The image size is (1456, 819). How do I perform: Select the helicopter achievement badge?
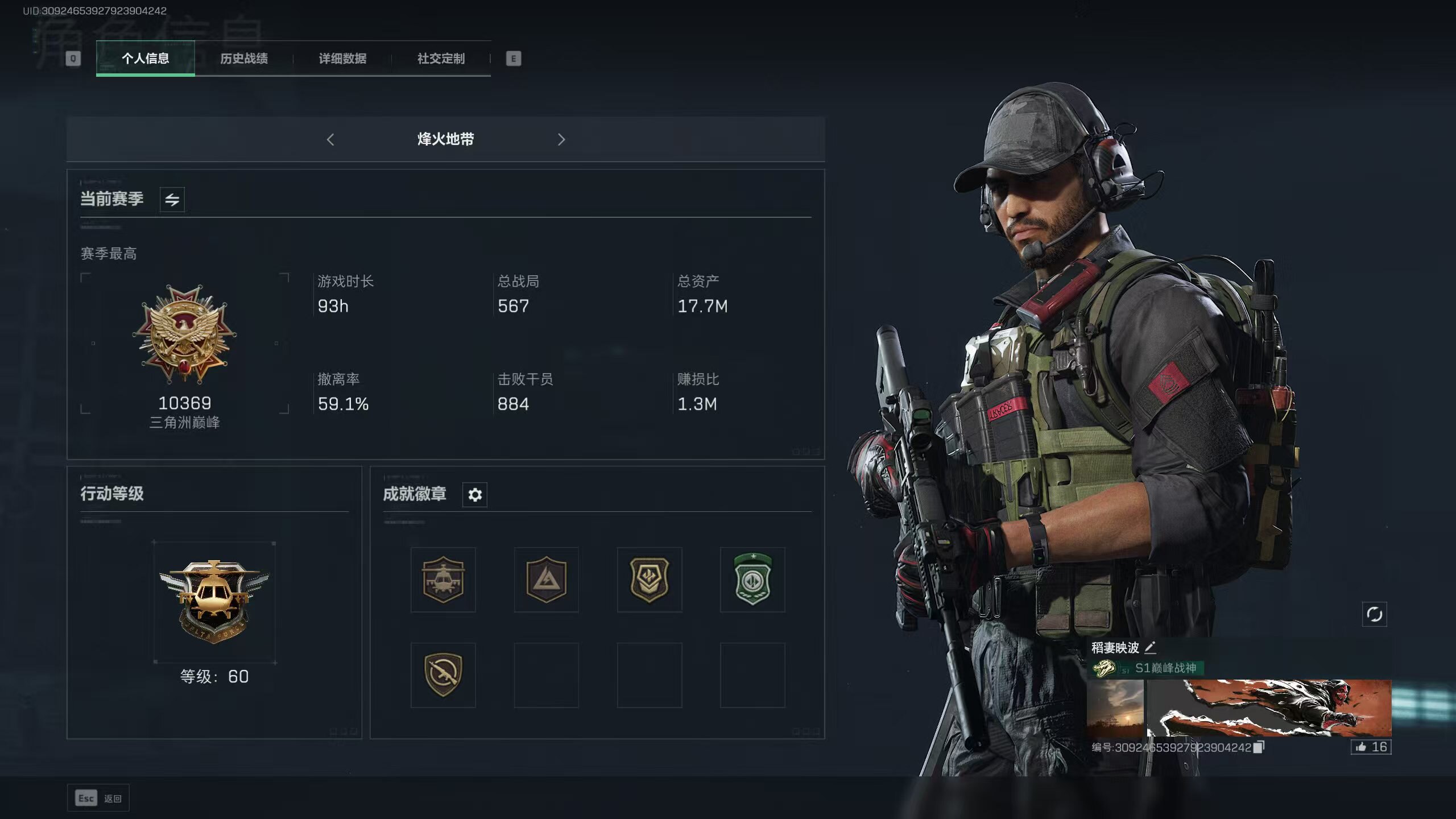coord(443,580)
